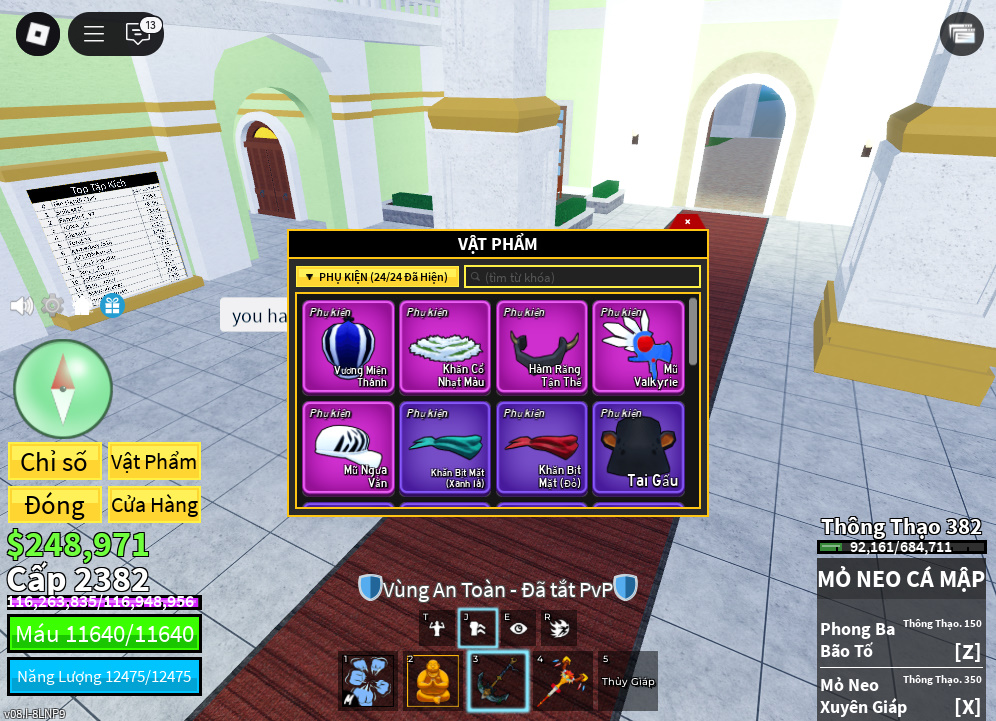996x721 pixels.
Task: Select the red Khăn Bịt Mắt
Action: click(541, 447)
